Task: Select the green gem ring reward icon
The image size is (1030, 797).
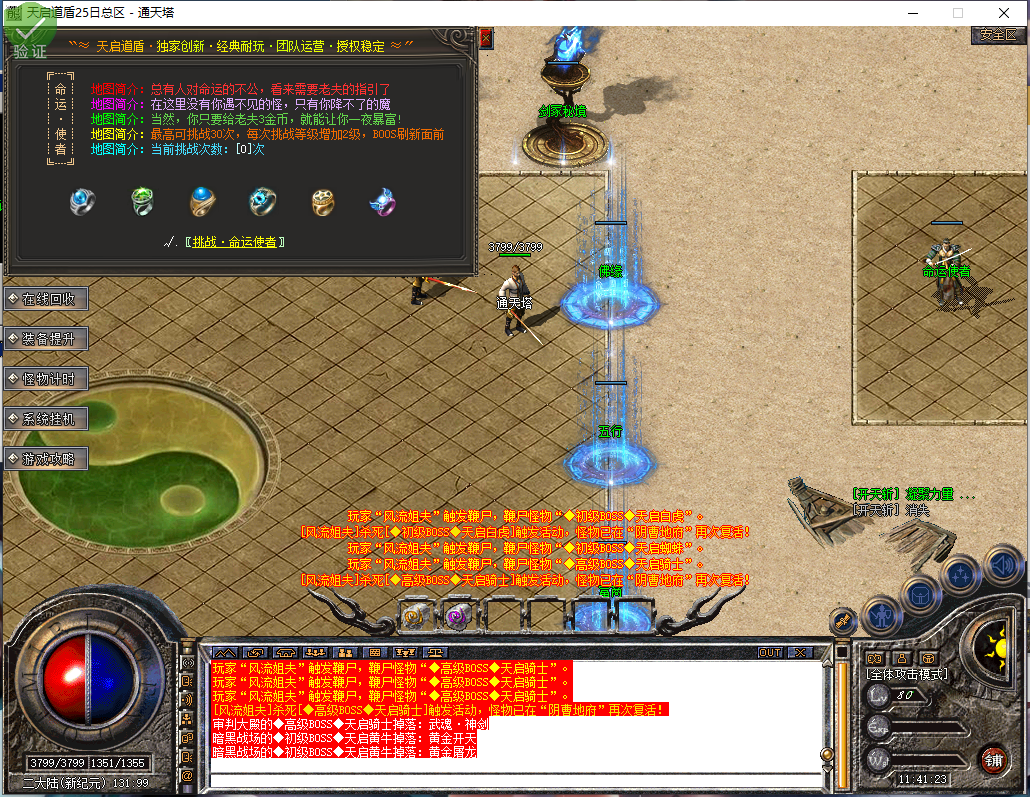Action: click(x=142, y=202)
